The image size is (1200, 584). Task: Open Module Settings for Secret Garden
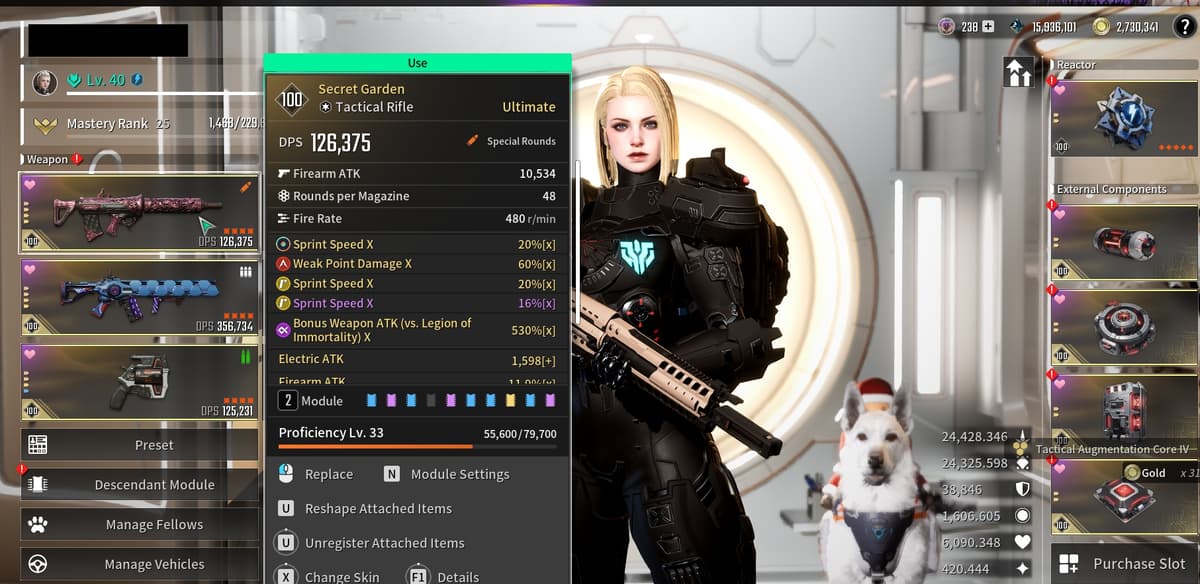coord(459,474)
